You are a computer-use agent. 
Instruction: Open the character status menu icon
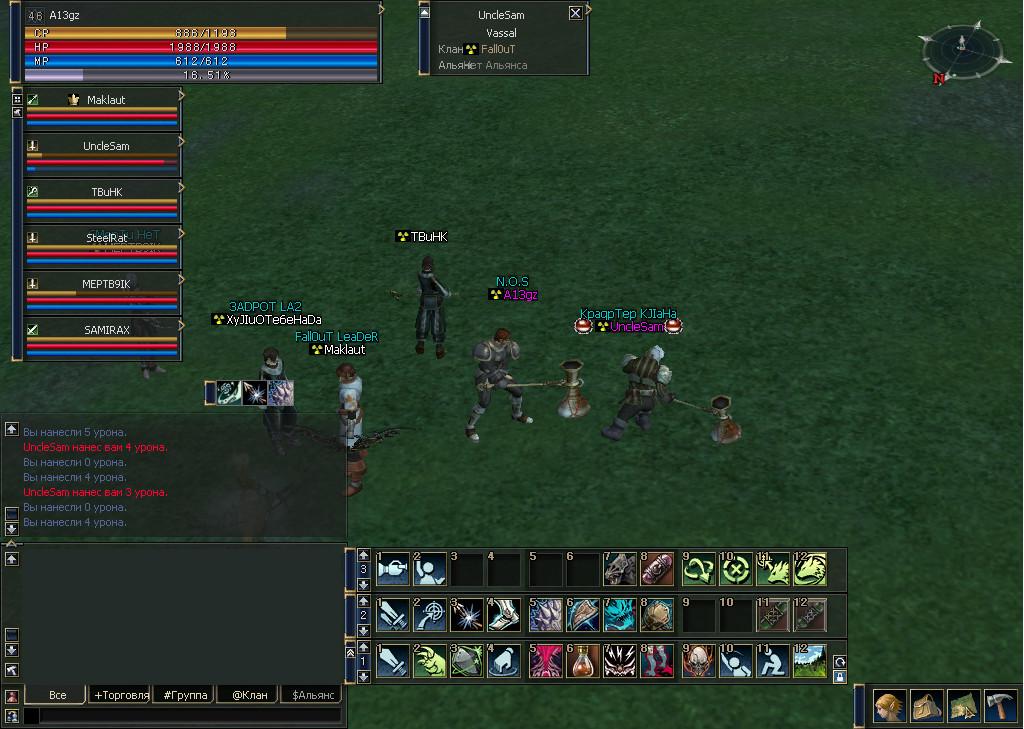pos(890,706)
